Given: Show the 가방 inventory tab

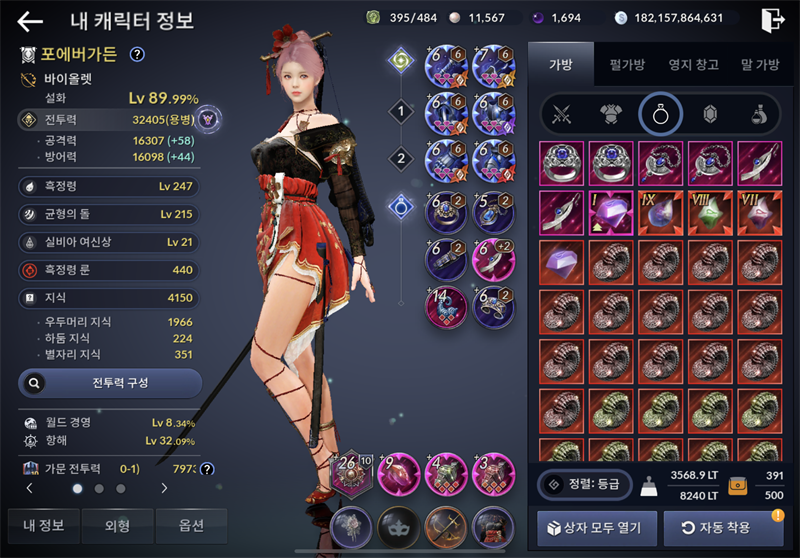Looking at the screenshot, I should [x=561, y=65].
